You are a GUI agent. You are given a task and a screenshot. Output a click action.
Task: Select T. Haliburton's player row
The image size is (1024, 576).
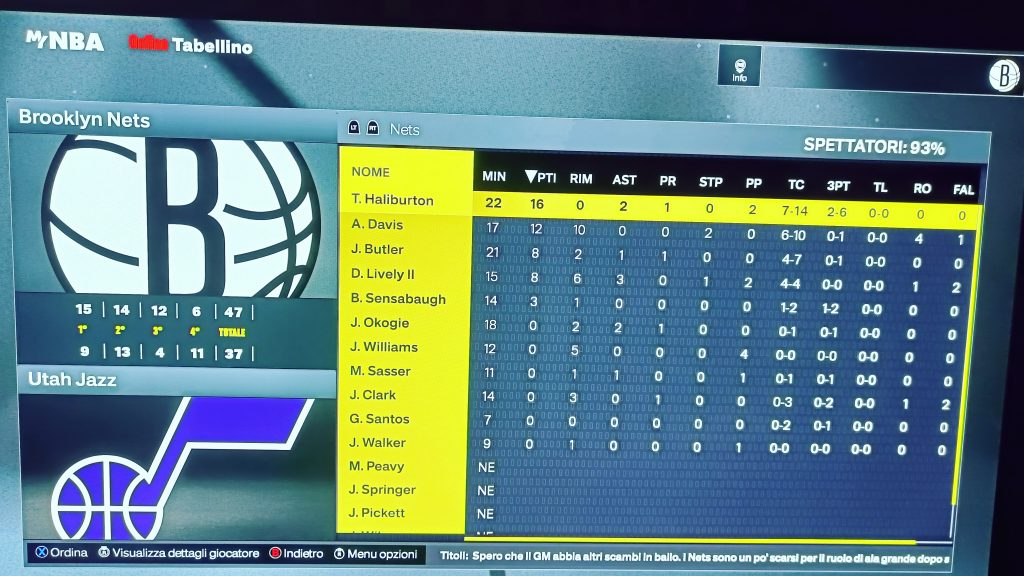pyautogui.click(x=392, y=200)
